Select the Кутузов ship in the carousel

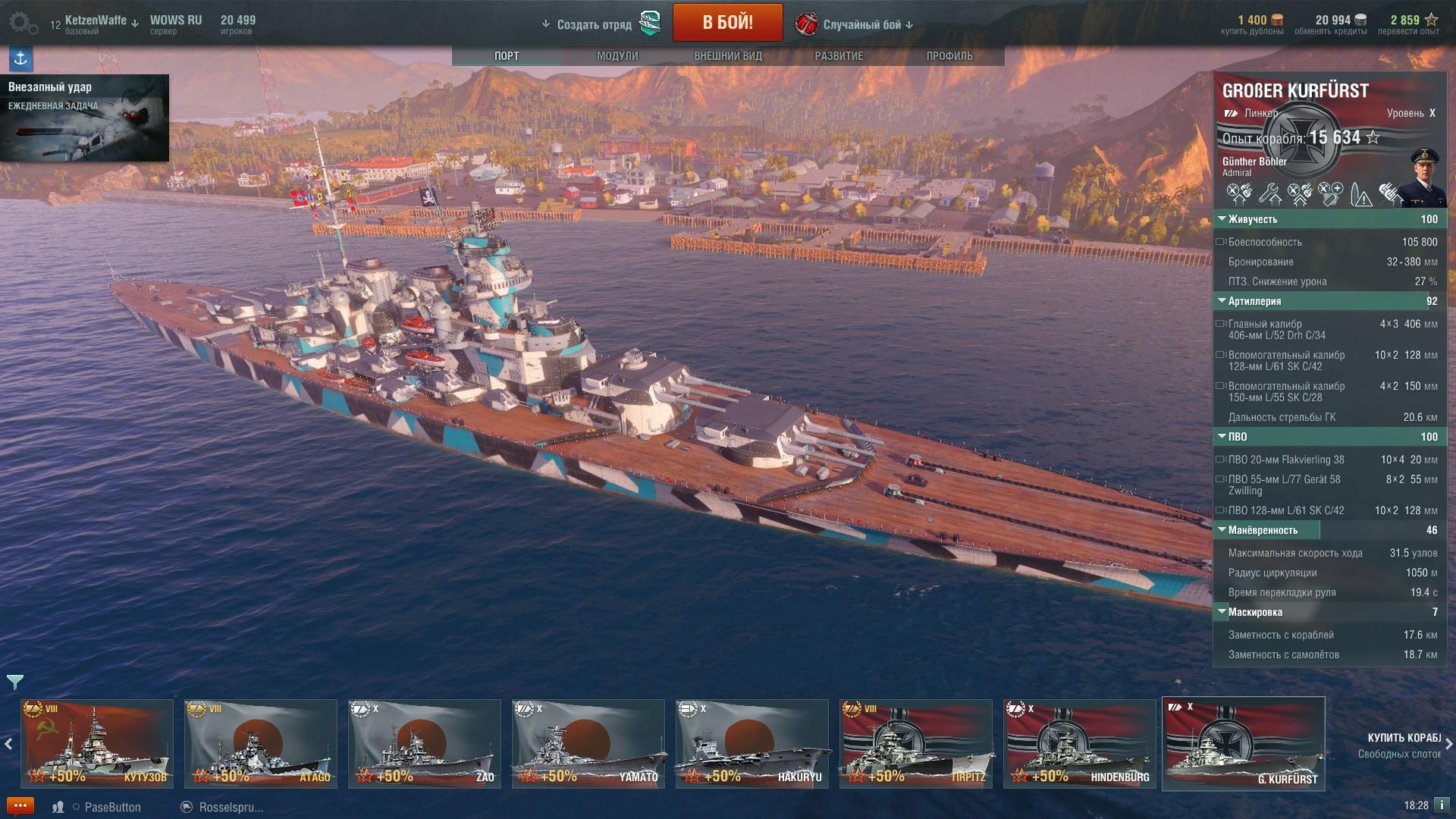97,744
